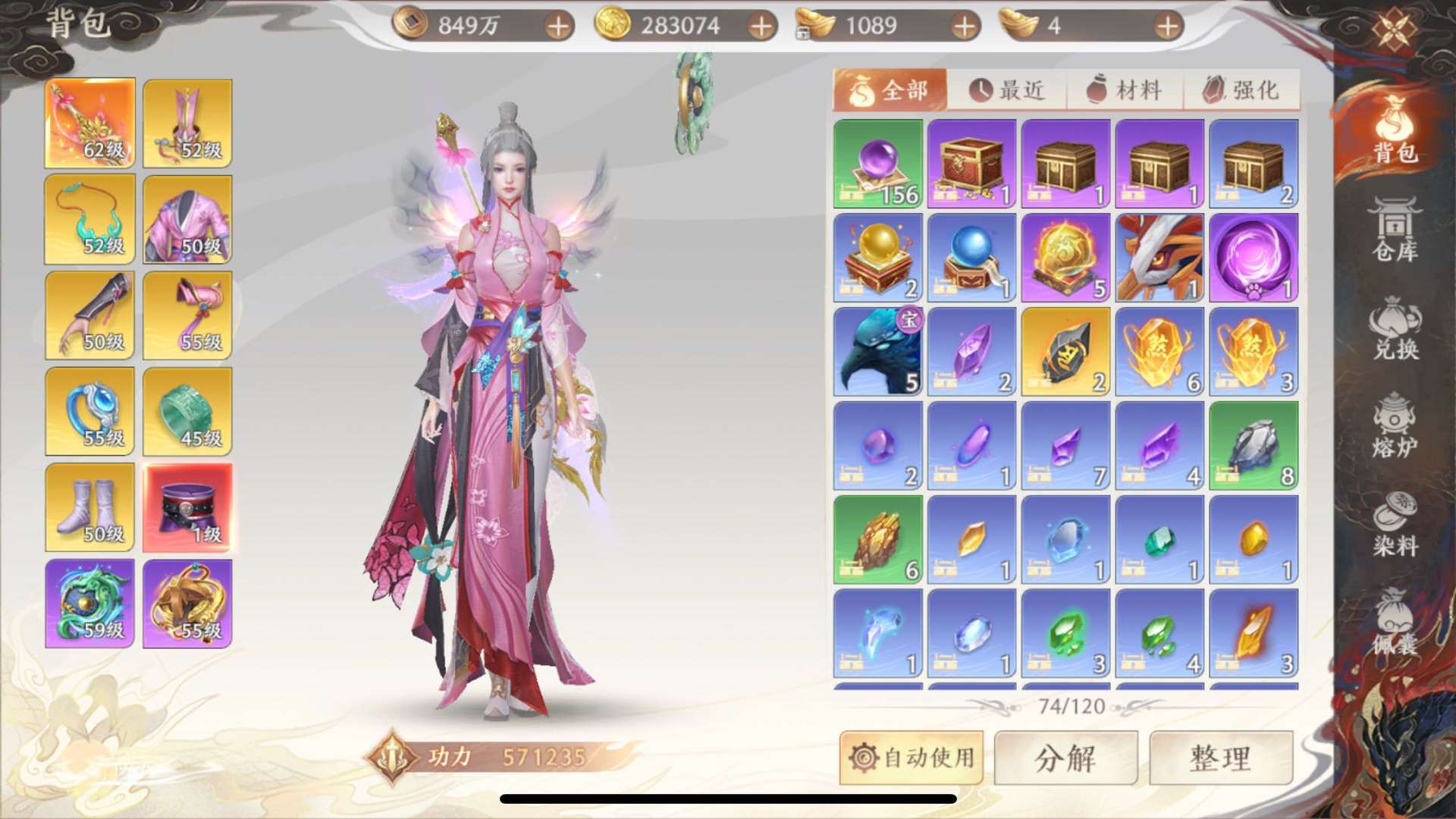Viewport: 1456px width, 819px height.
Task: Select the grey ore stack of 8
Action: tap(1254, 446)
